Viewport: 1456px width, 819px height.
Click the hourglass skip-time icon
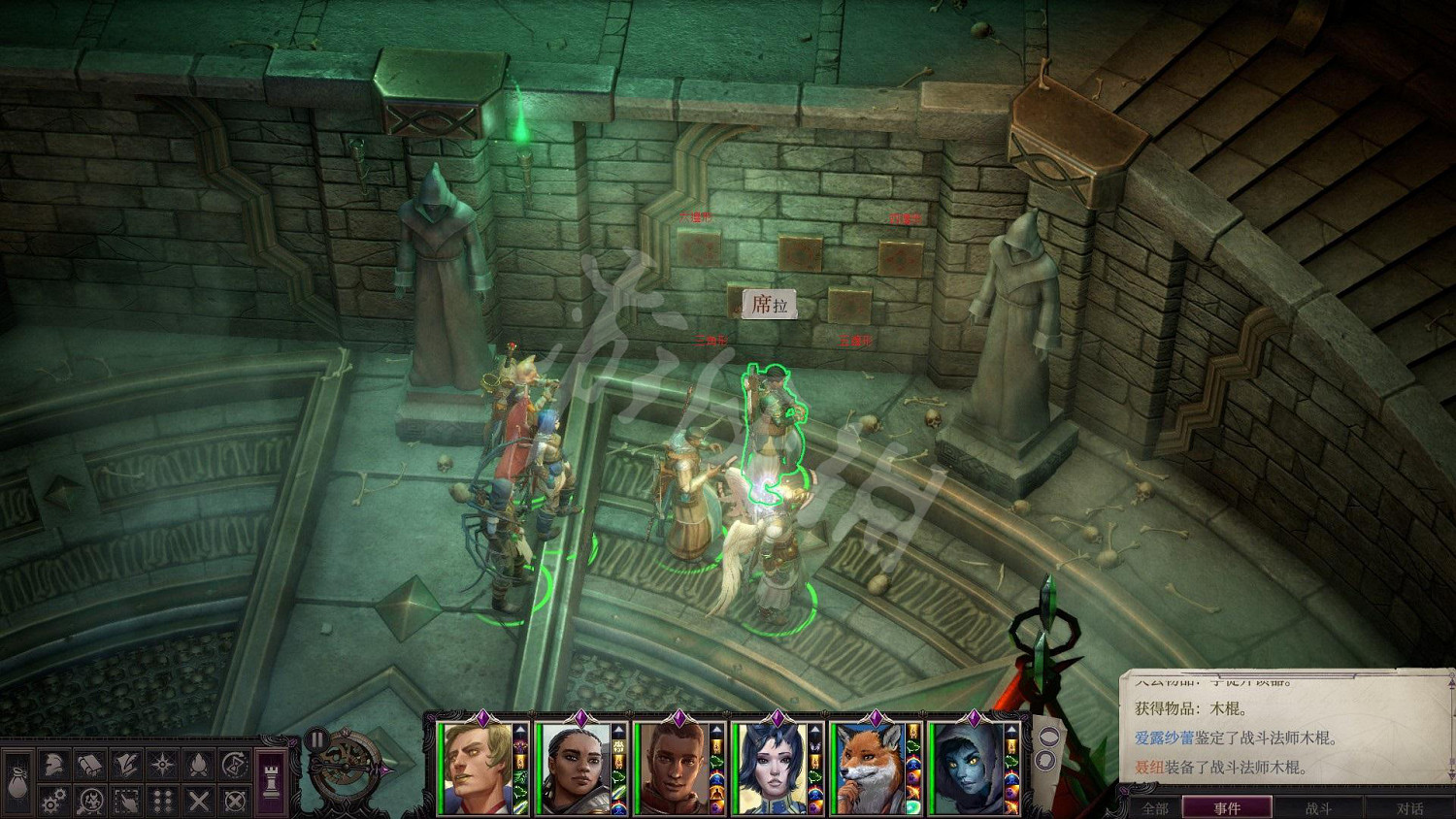pyautogui.click(x=234, y=766)
